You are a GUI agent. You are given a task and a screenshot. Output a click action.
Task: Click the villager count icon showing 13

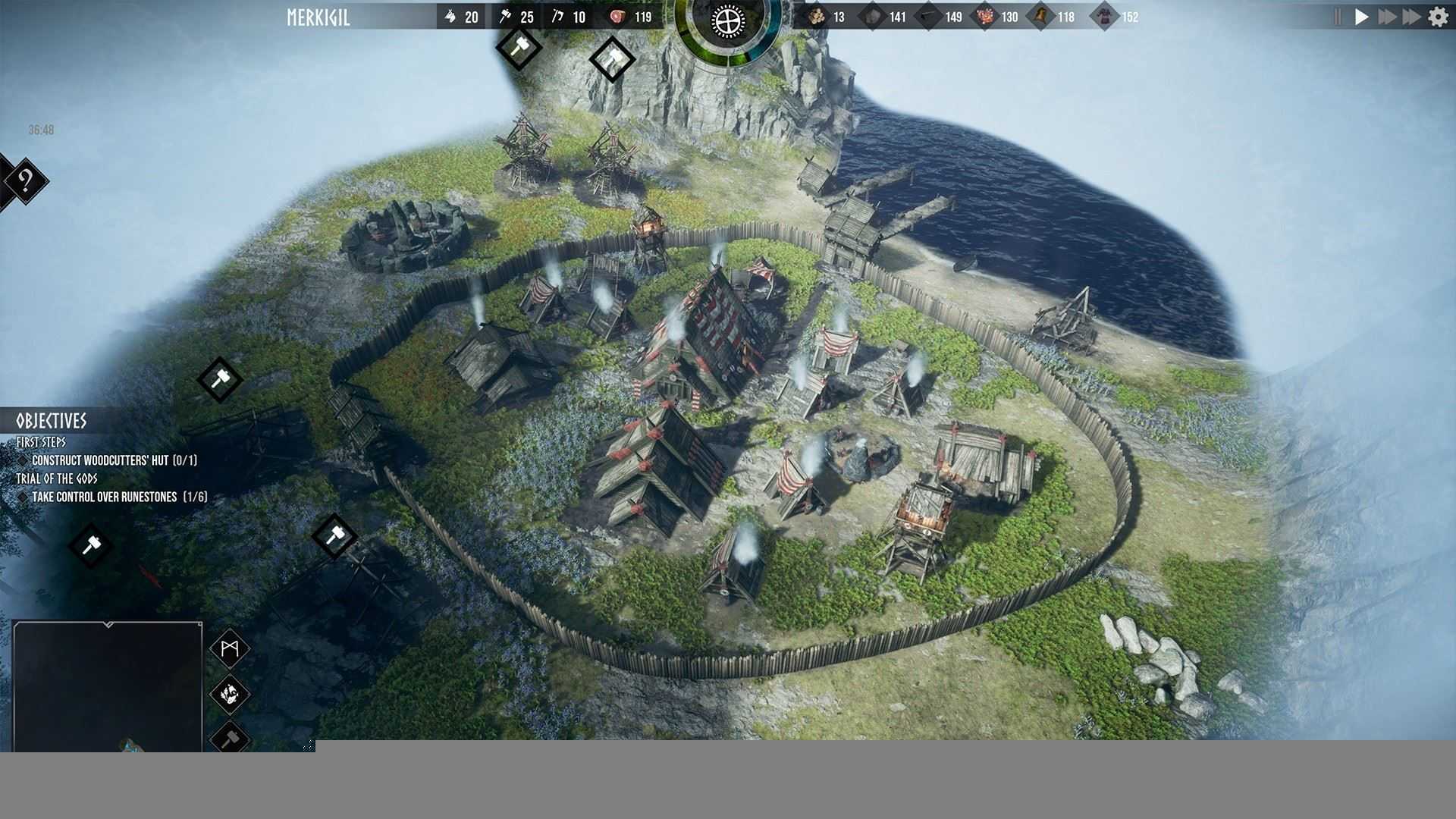[x=815, y=15]
